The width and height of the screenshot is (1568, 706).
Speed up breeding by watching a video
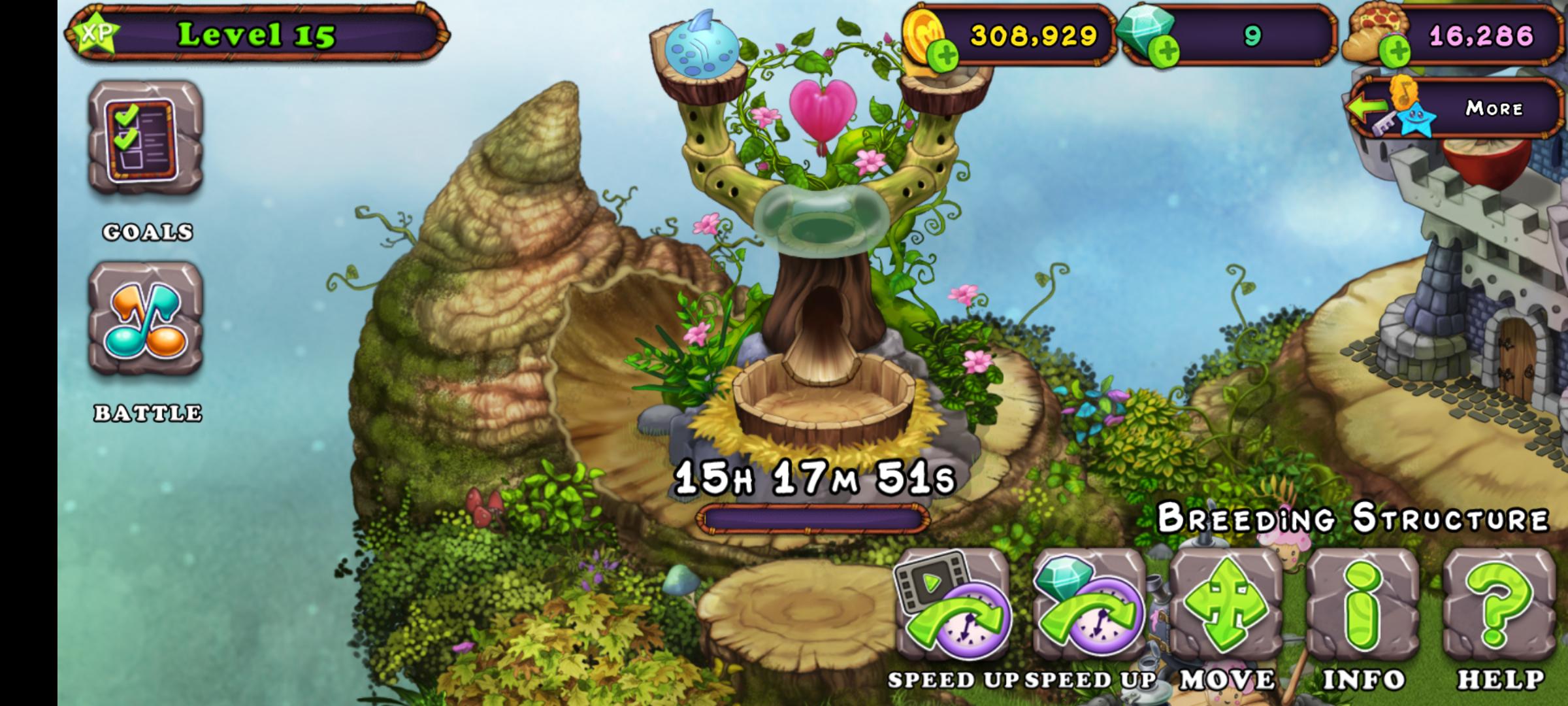(952, 605)
